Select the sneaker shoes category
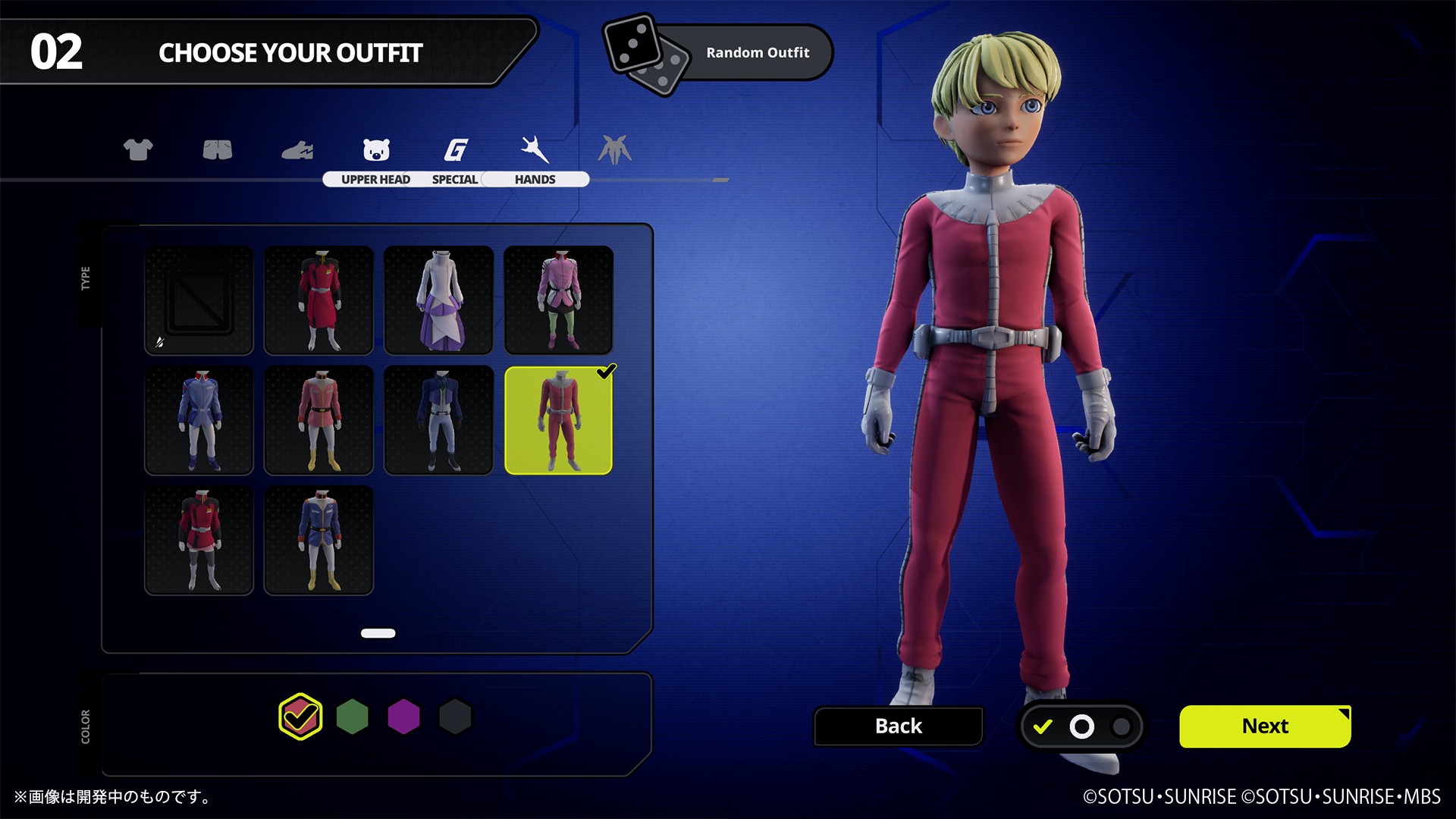1456x819 pixels. coord(297,150)
